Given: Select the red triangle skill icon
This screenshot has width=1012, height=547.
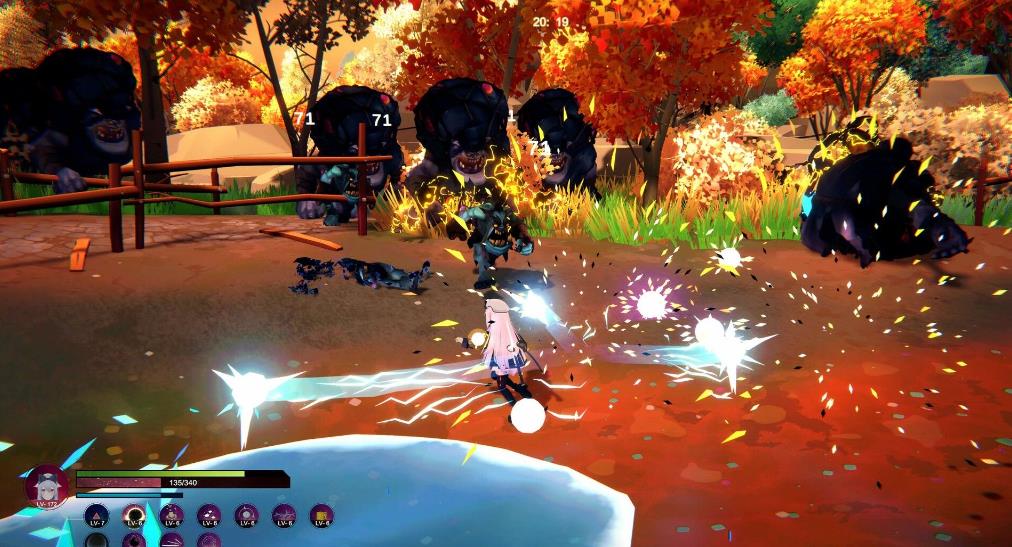Looking at the screenshot, I should point(97,515).
